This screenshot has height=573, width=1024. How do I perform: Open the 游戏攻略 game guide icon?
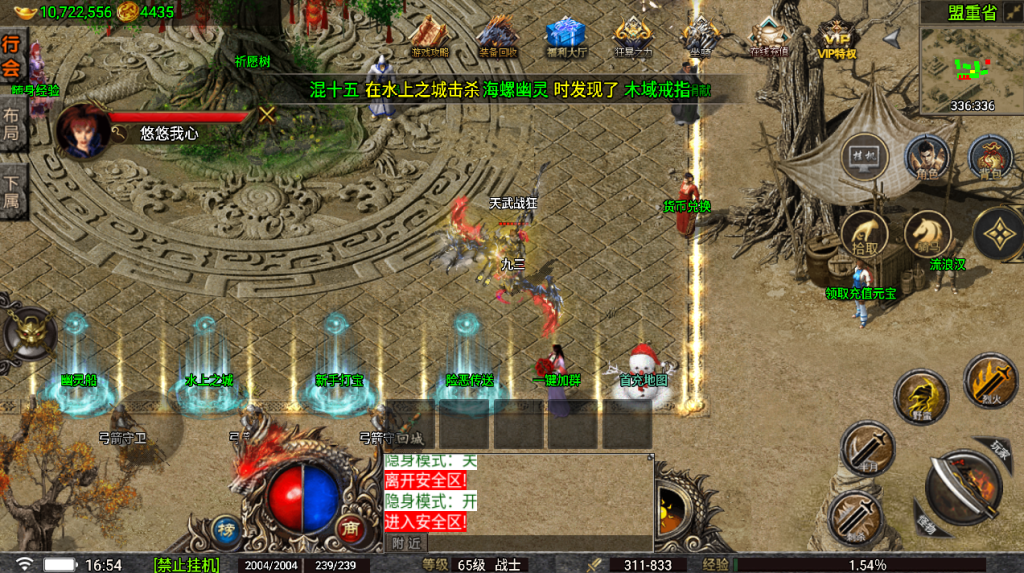tap(429, 37)
